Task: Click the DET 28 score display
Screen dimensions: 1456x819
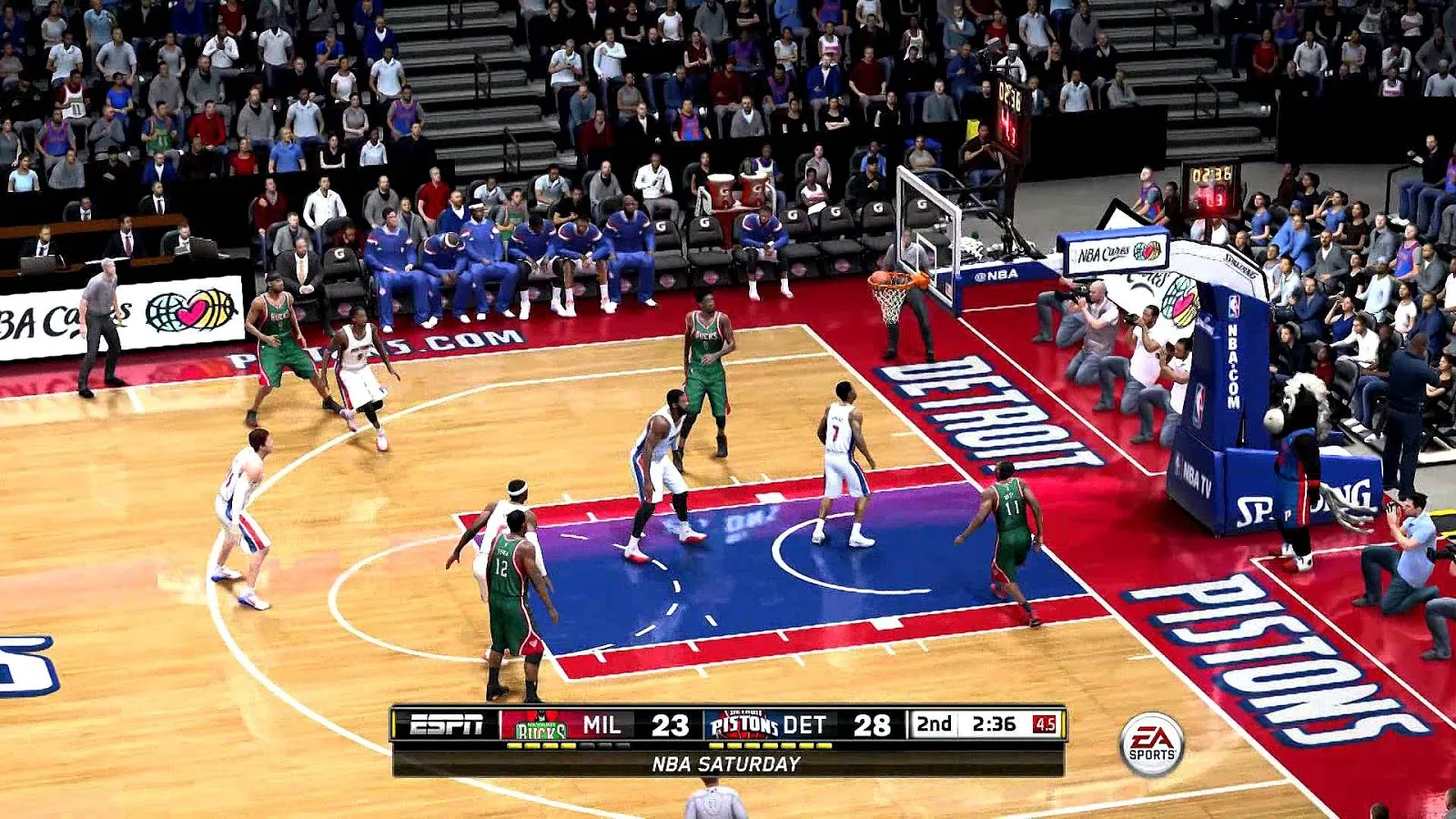Action: (871, 723)
